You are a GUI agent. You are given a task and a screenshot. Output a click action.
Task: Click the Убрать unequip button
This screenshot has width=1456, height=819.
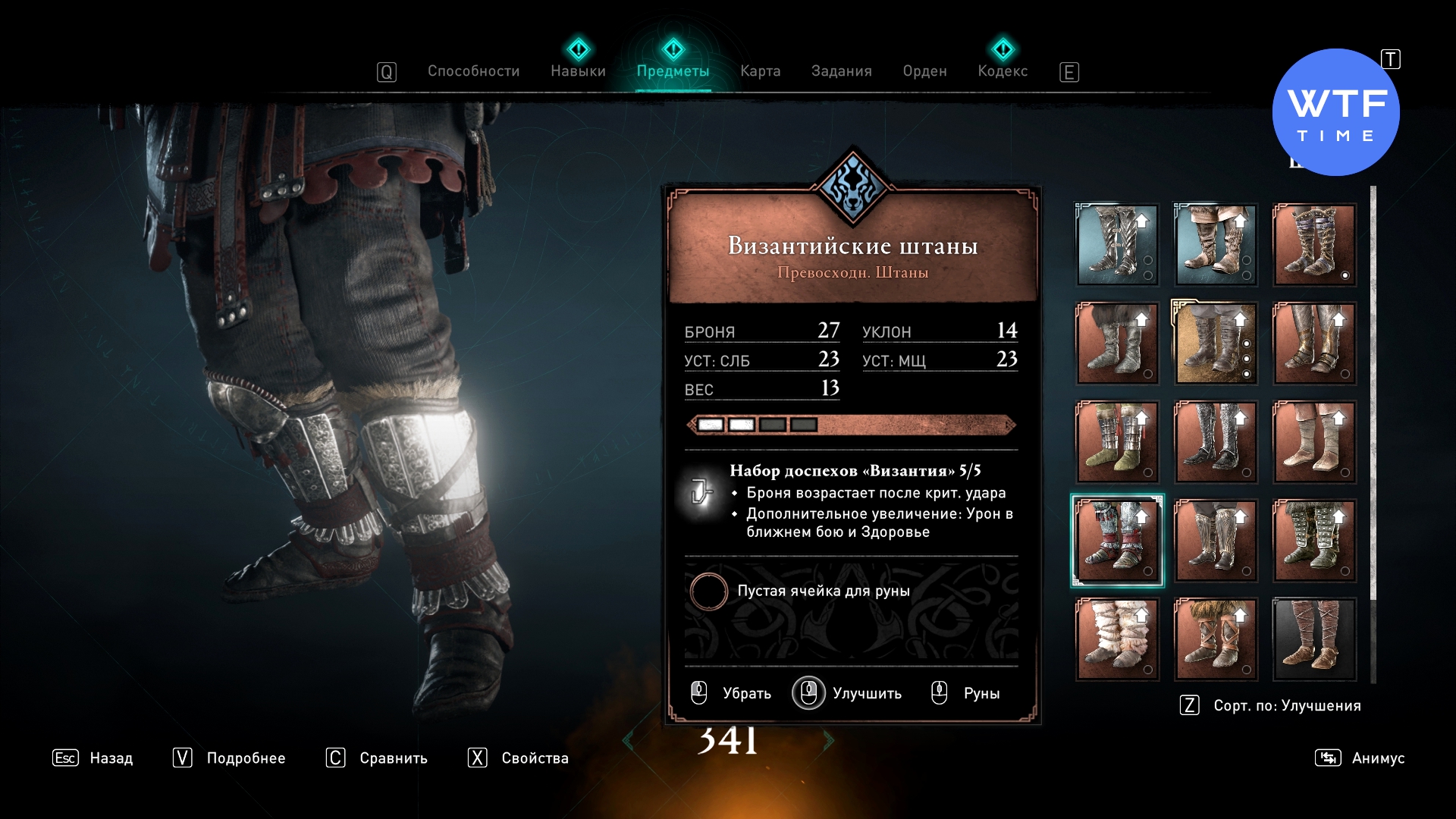(x=732, y=693)
